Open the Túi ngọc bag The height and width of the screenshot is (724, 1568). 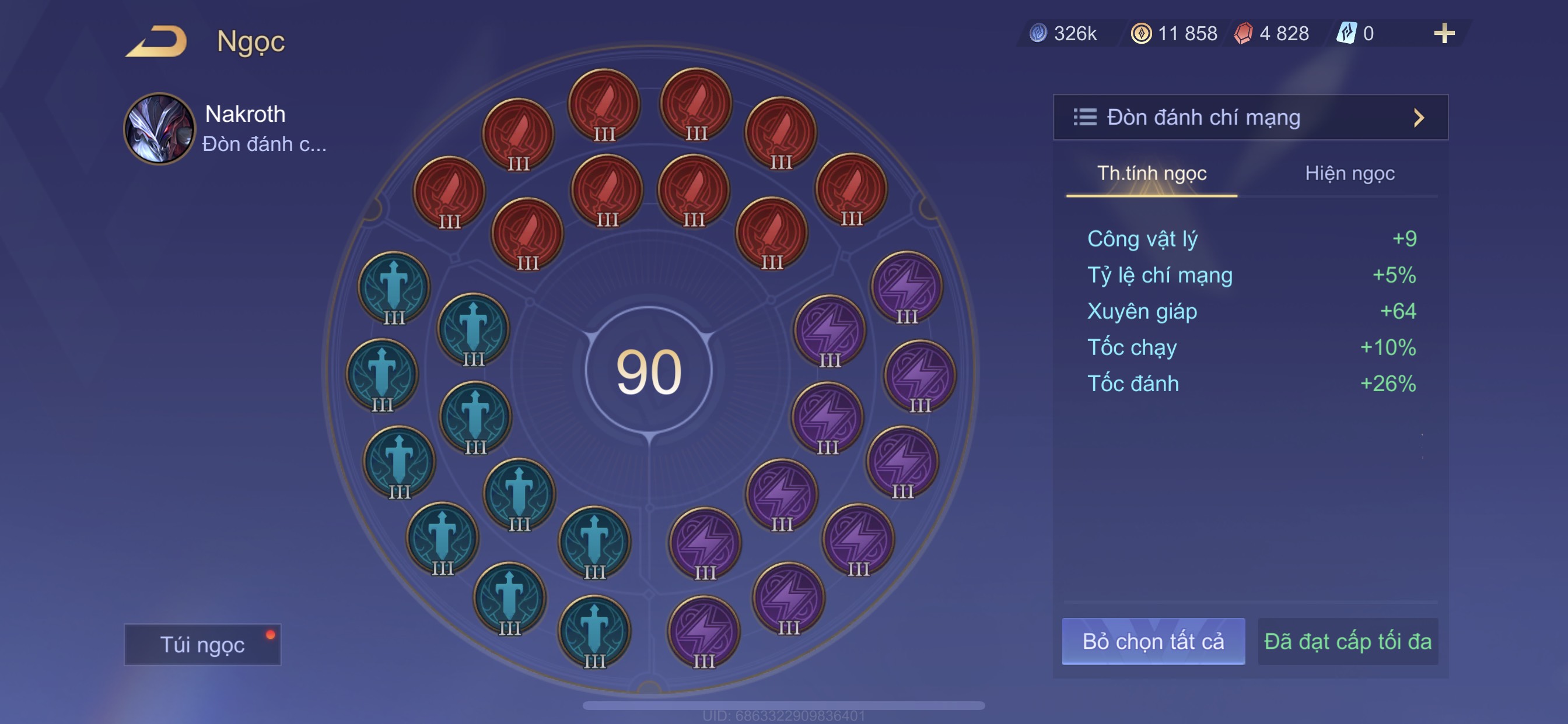coord(202,644)
